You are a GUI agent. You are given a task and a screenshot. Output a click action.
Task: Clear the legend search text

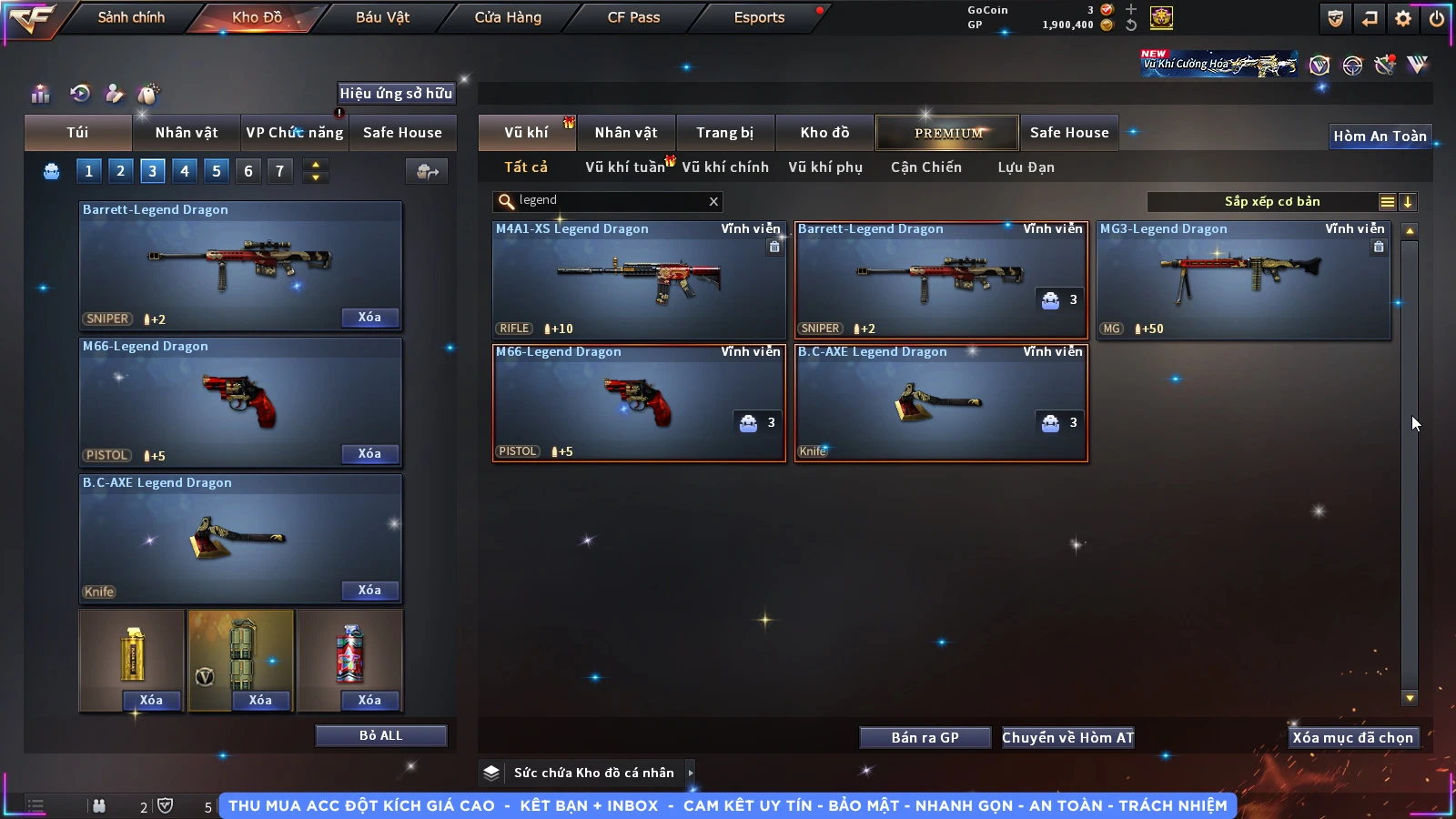[713, 201]
